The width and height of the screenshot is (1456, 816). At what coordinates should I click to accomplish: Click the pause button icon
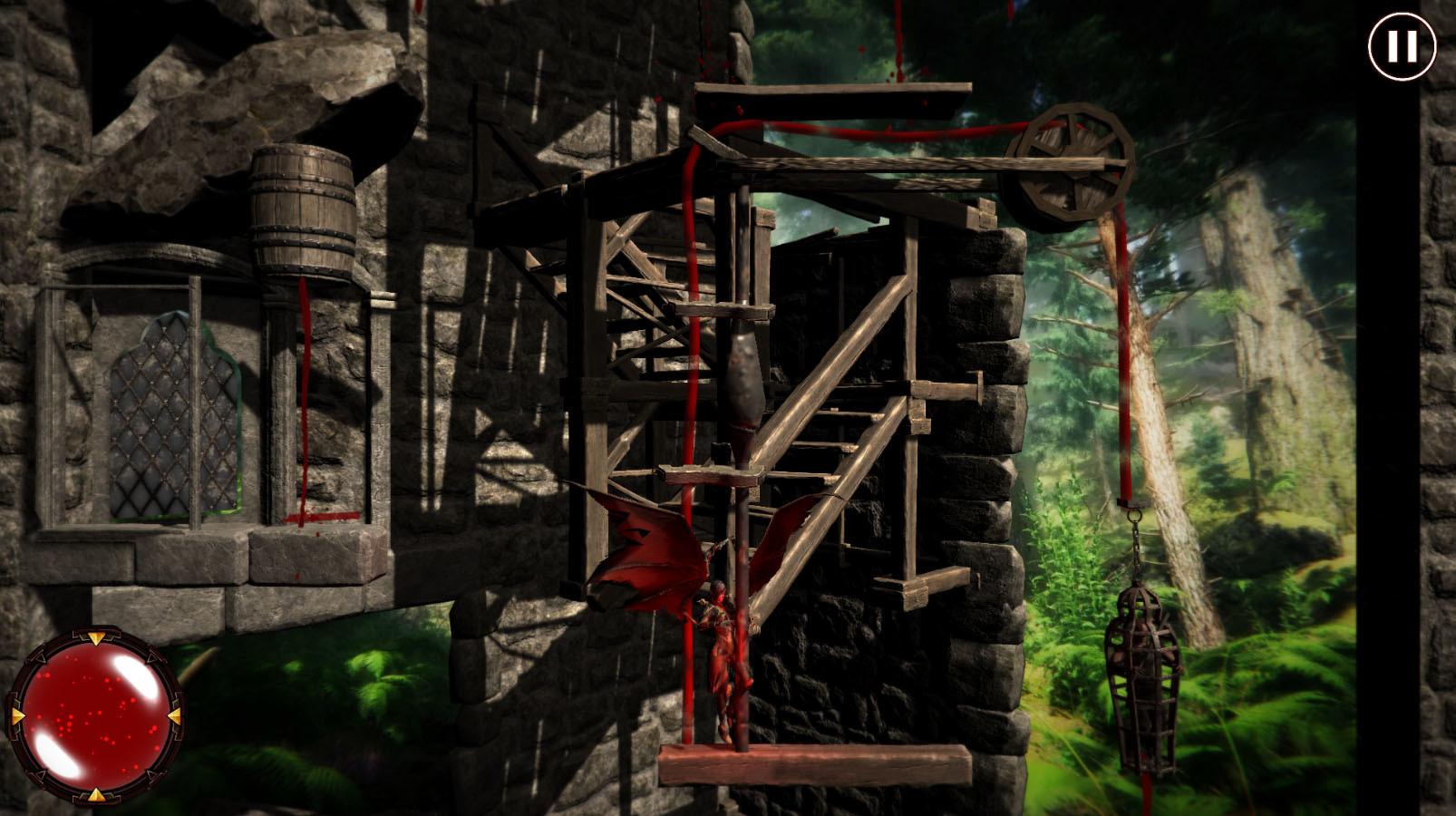point(1401,48)
